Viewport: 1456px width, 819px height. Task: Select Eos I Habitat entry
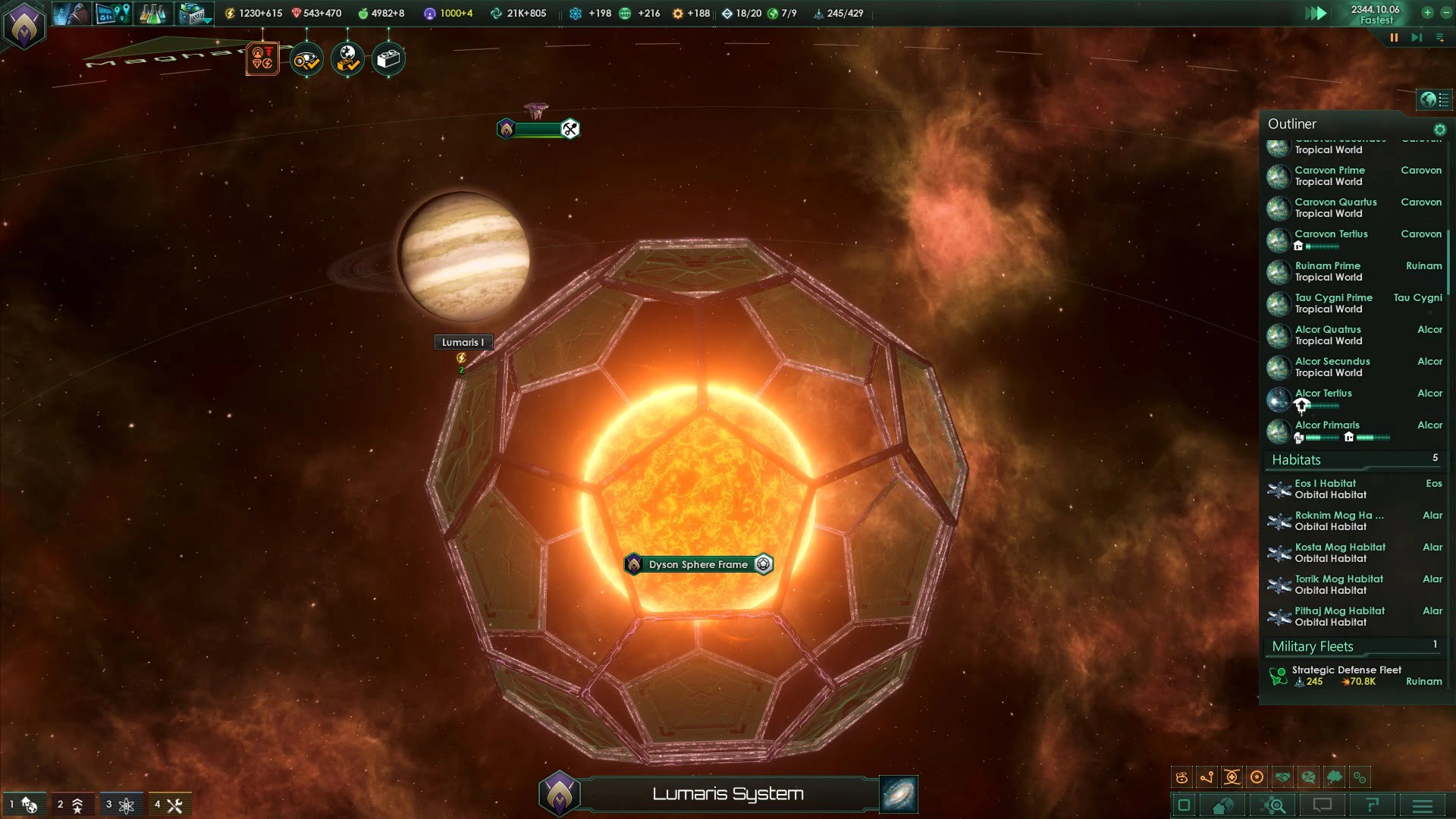(x=1326, y=489)
